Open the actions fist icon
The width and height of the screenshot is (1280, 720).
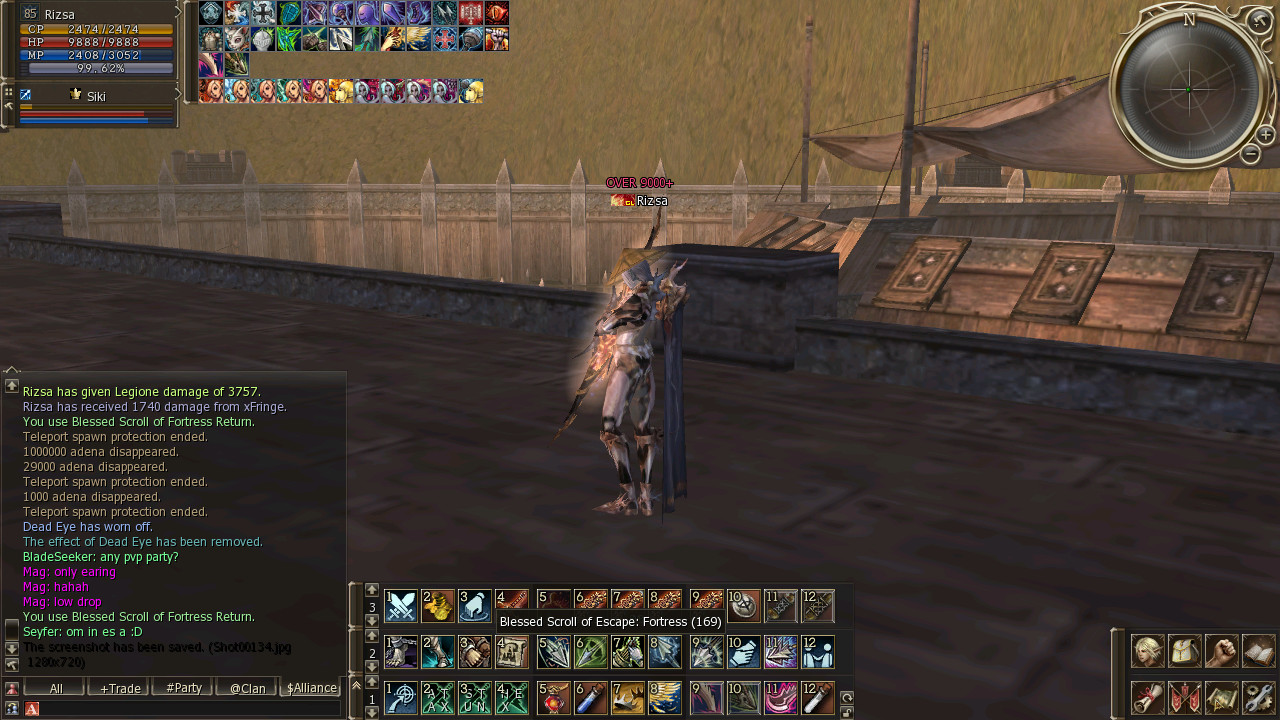click(x=1221, y=651)
